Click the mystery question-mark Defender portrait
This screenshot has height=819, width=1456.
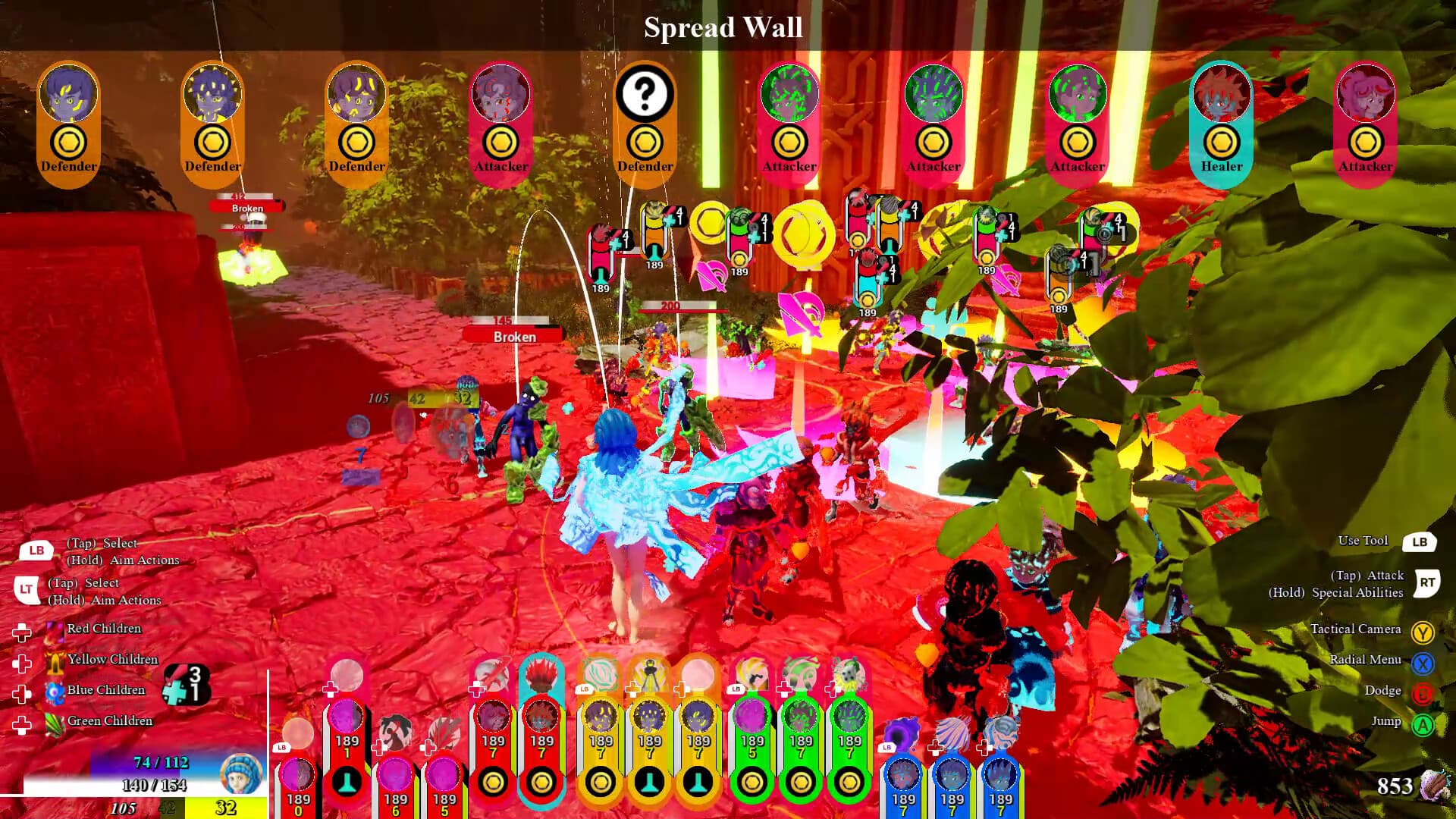point(645,93)
